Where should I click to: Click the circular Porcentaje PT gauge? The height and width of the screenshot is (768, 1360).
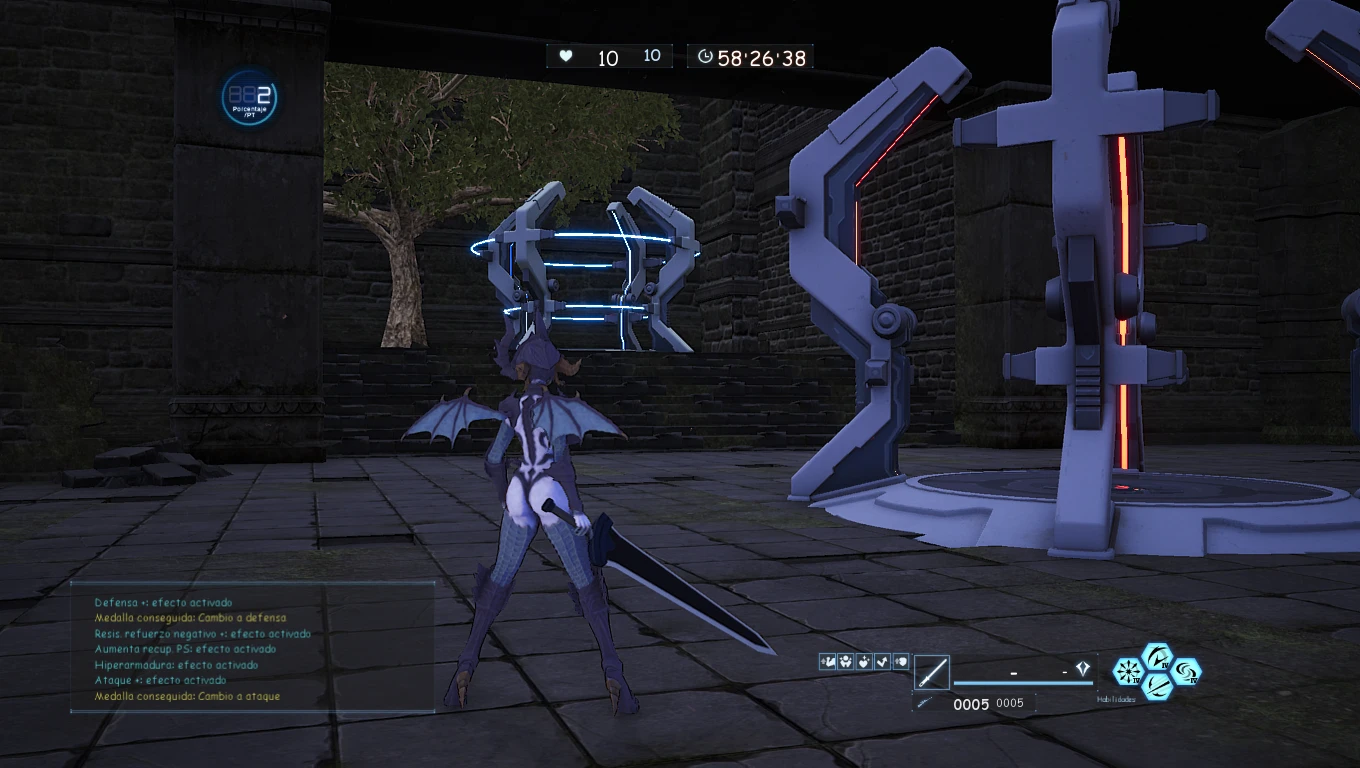tap(249, 98)
